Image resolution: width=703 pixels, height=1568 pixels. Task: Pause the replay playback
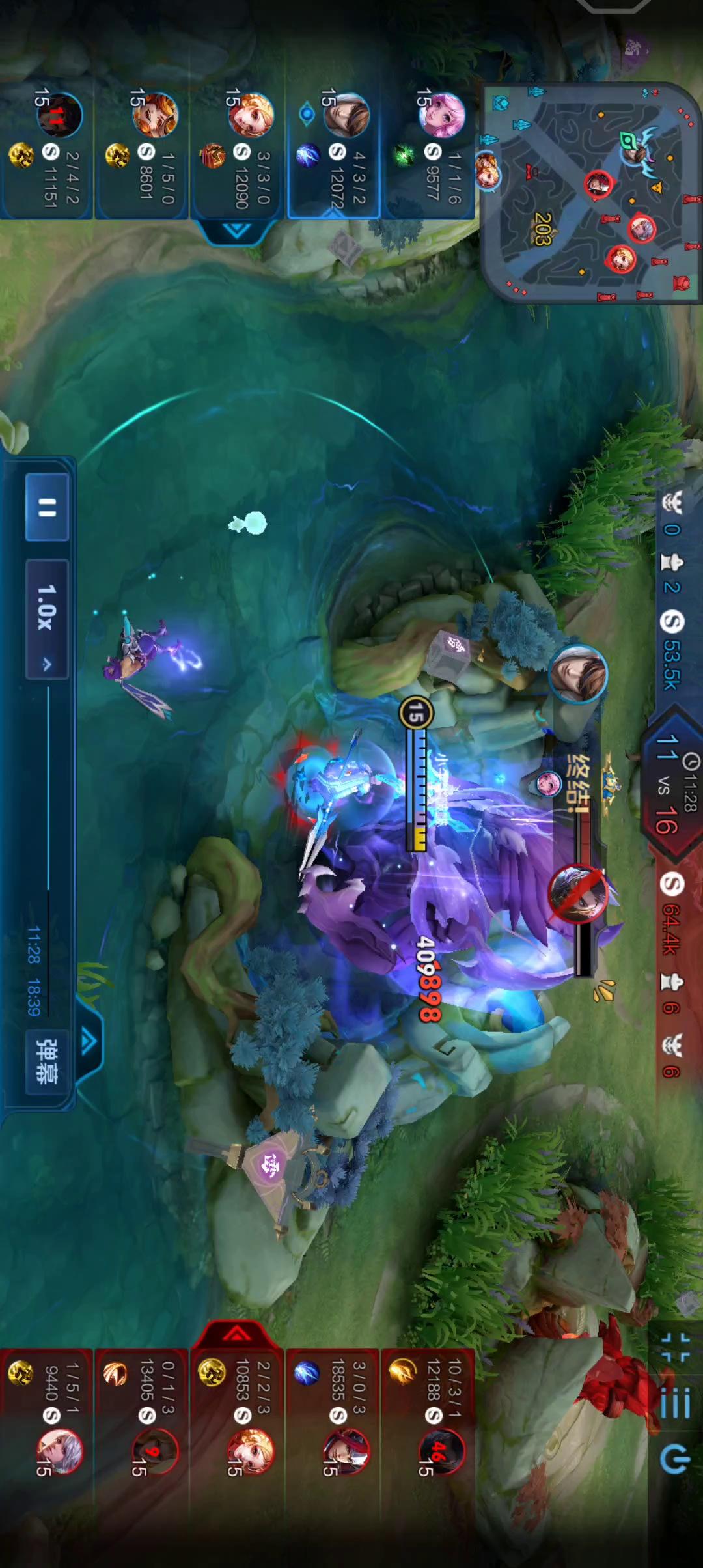click(47, 507)
